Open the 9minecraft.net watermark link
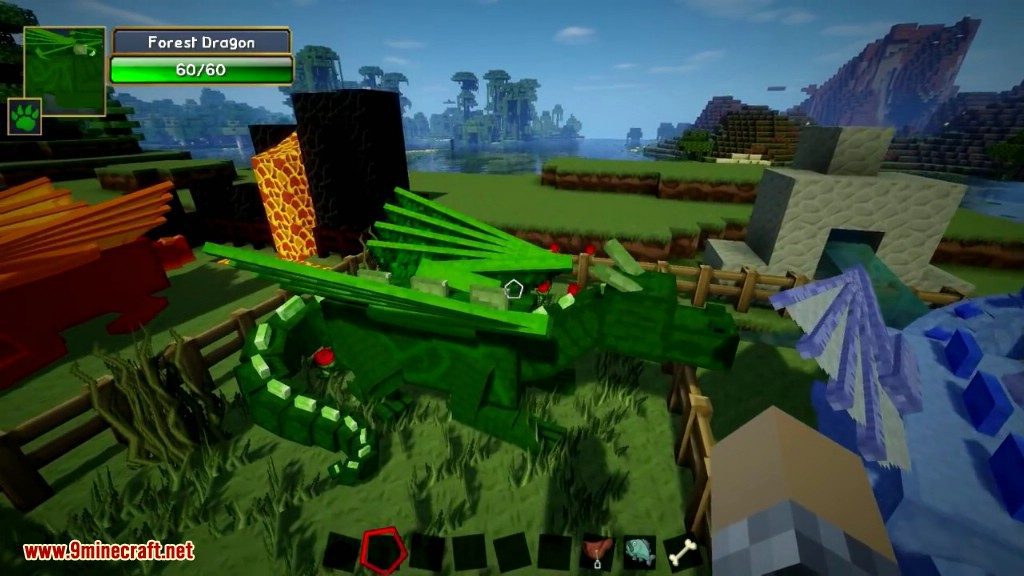The image size is (1024, 576). [108, 551]
